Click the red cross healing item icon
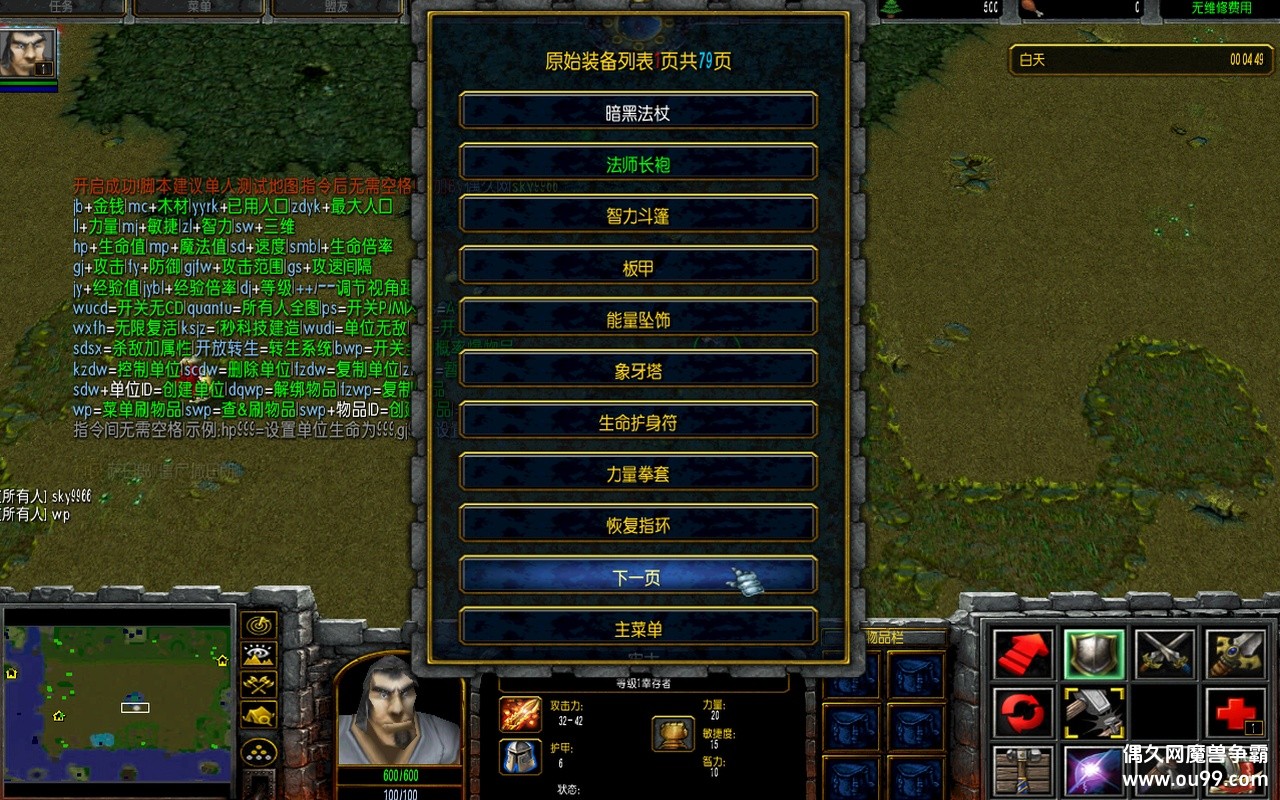This screenshot has height=800, width=1280. (1235, 711)
